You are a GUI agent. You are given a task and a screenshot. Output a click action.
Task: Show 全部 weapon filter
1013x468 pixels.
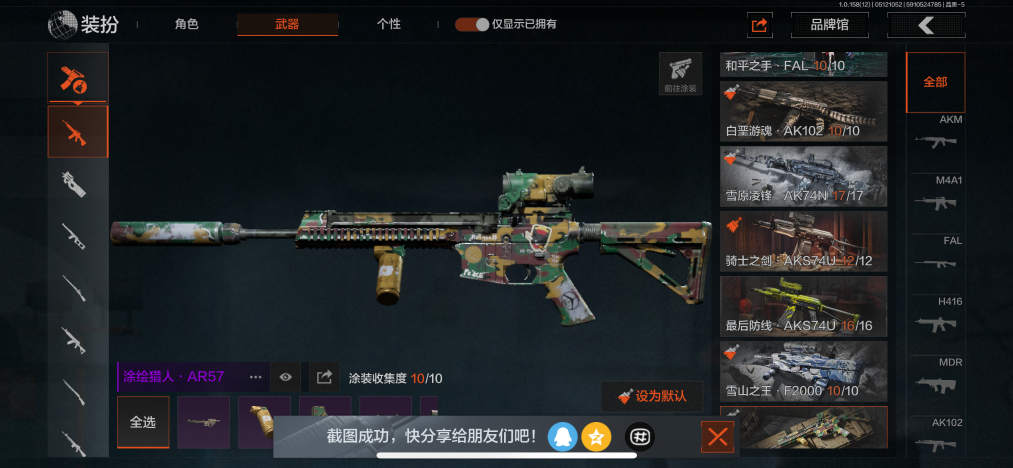[935, 82]
